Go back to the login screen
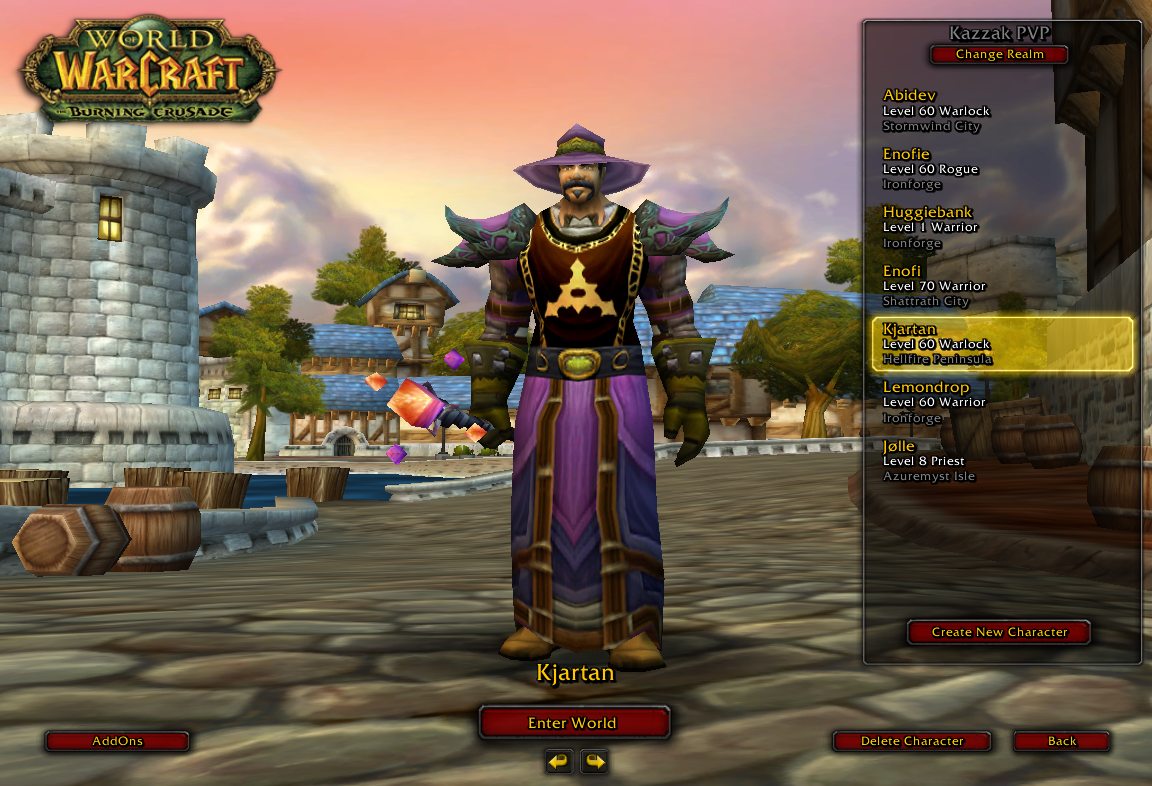1152x786 pixels. 1062,741
